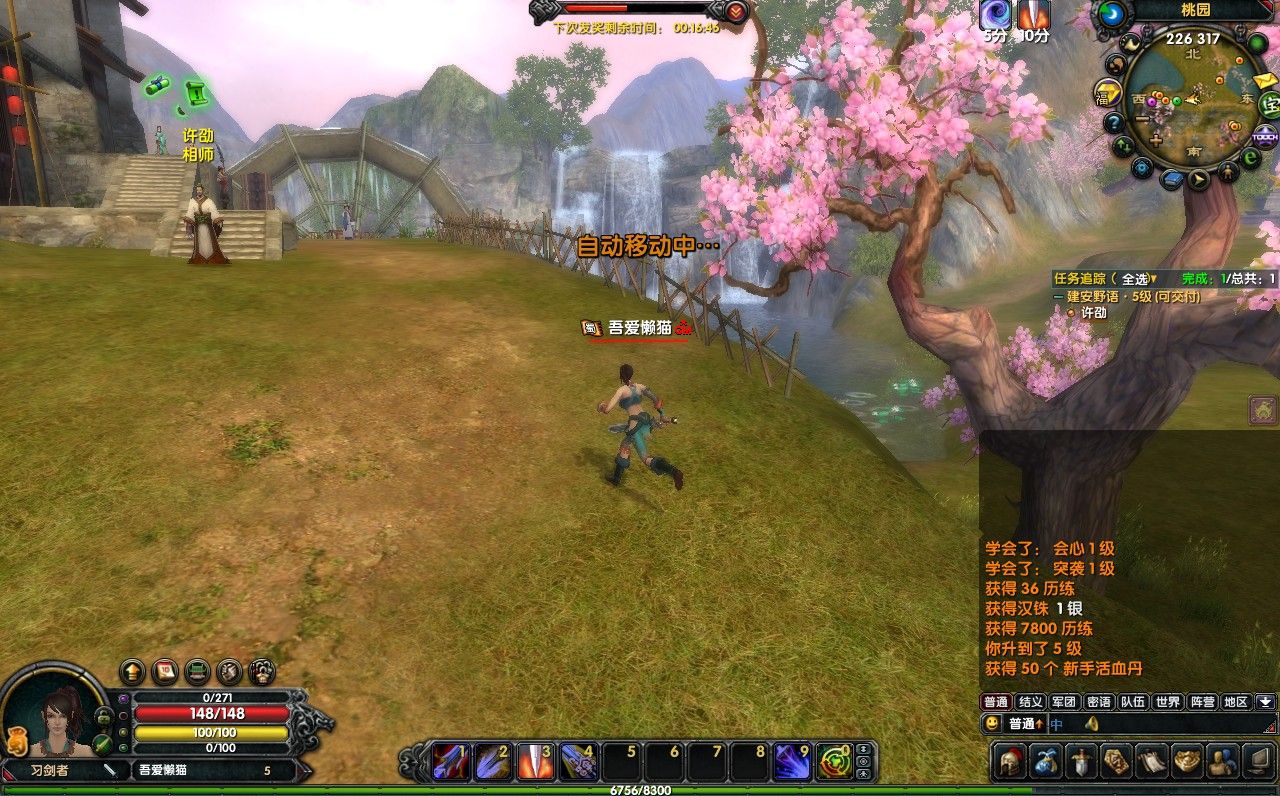Click the blue question mark help button

(x=1114, y=122)
